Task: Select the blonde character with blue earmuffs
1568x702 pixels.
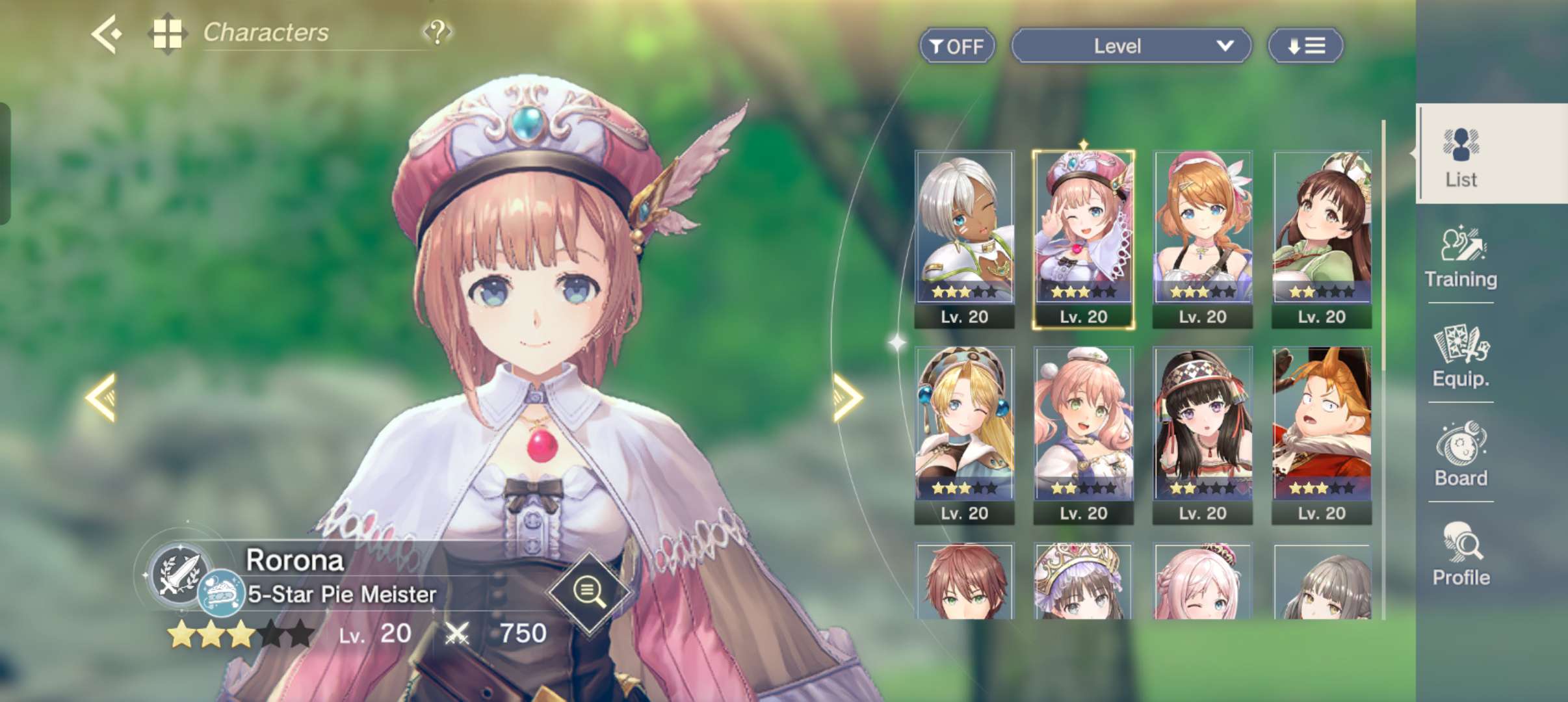Action: tap(964, 435)
